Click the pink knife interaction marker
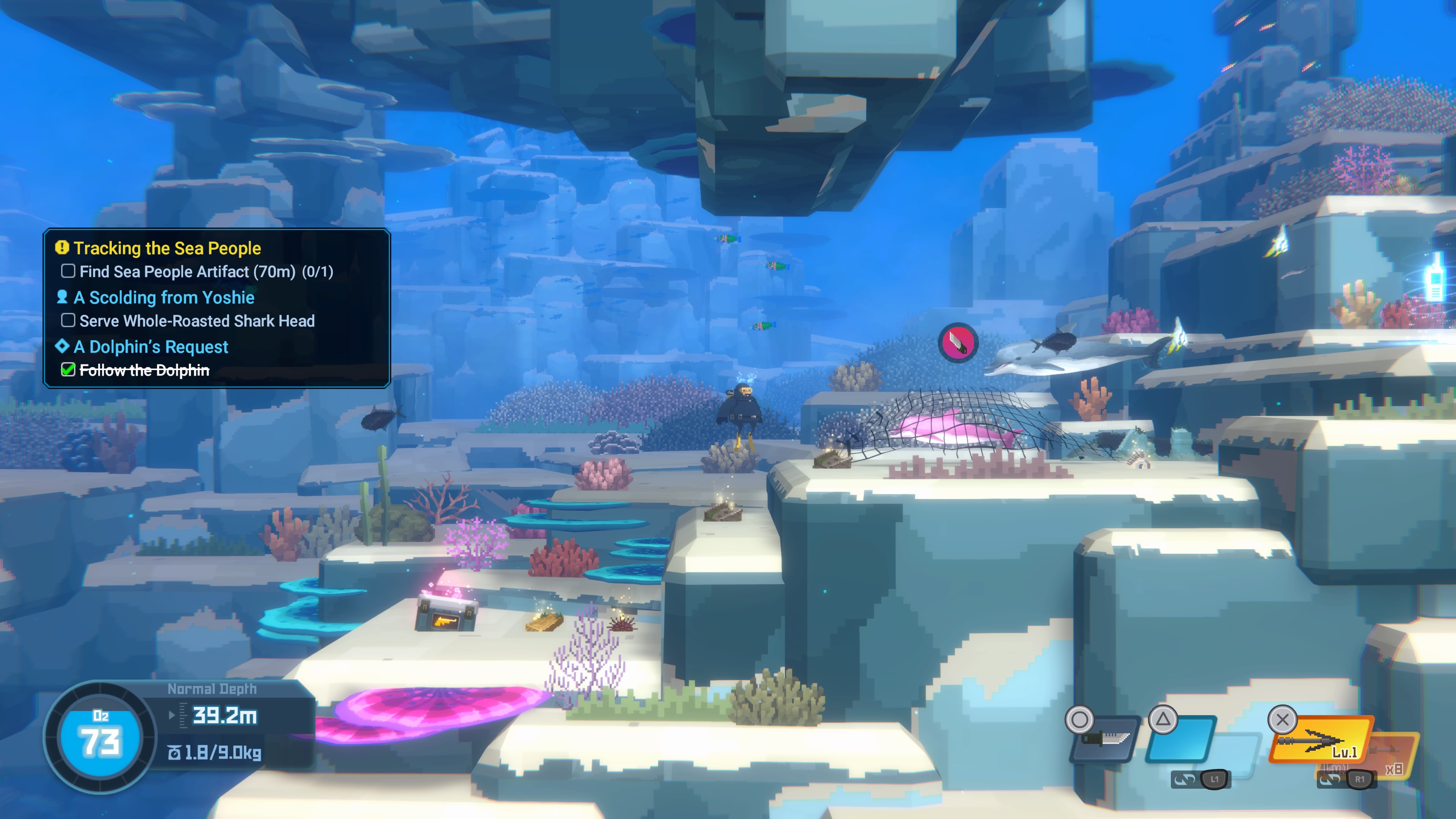This screenshot has height=819, width=1456. (x=957, y=342)
